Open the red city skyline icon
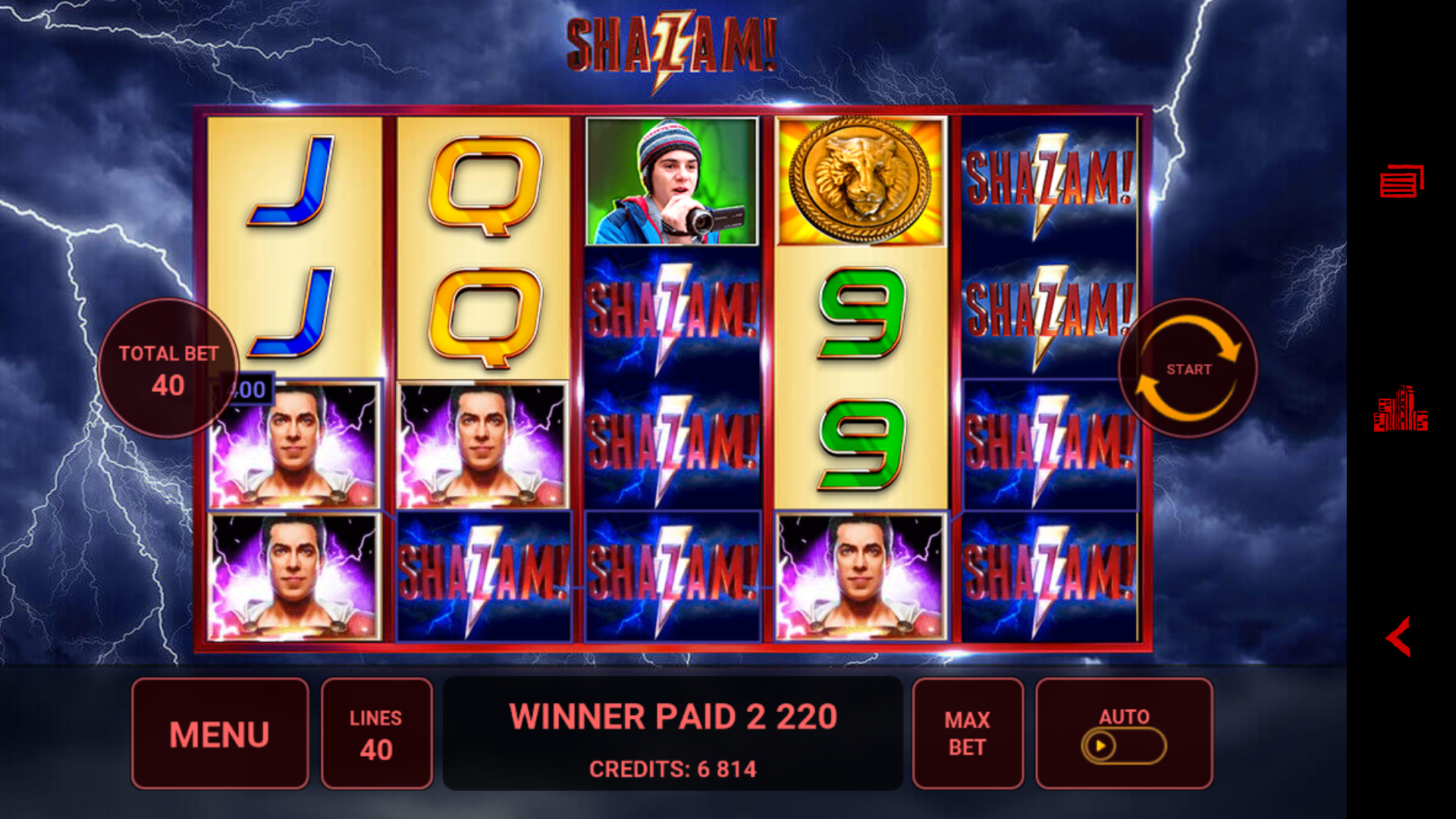The height and width of the screenshot is (819, 1456). tap(1400, 410)
